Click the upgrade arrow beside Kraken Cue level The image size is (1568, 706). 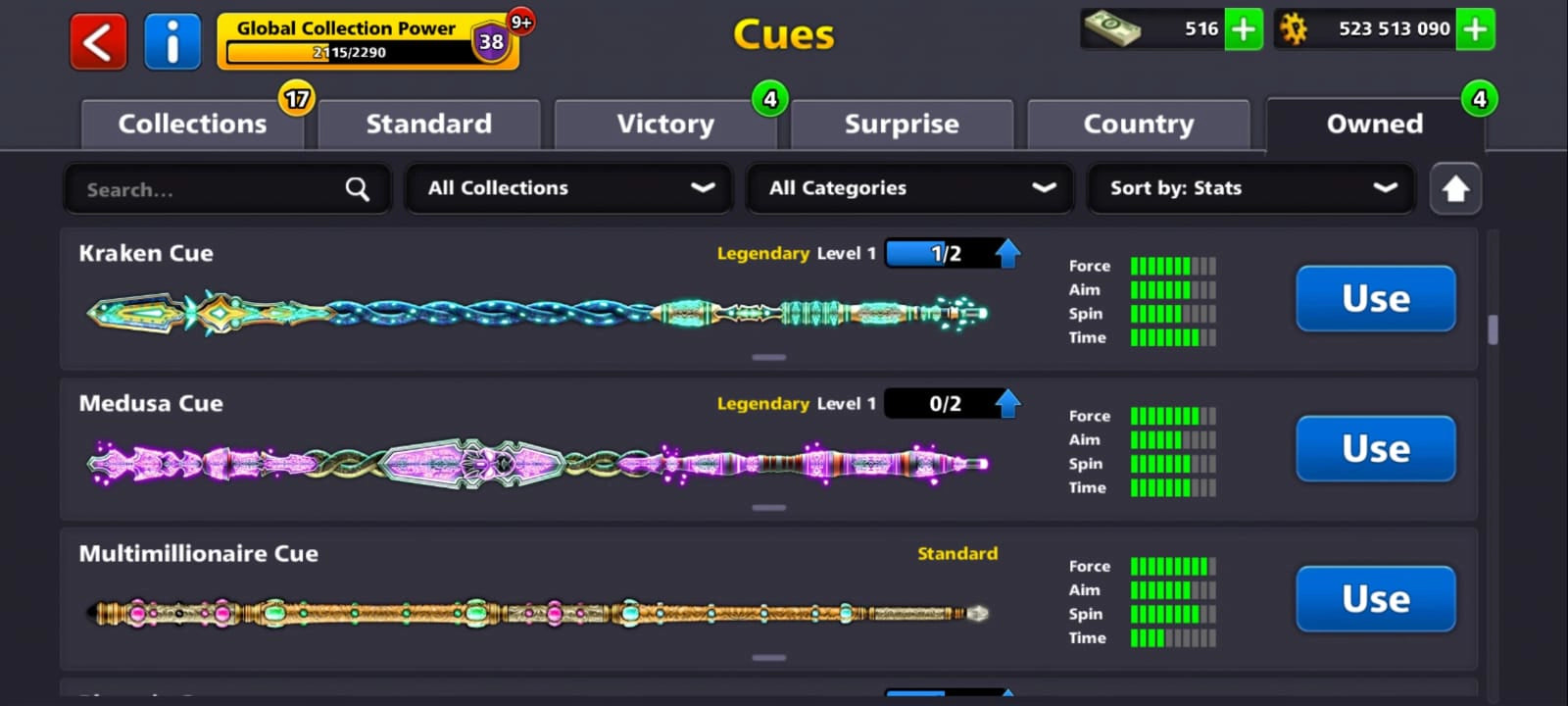1005,252
